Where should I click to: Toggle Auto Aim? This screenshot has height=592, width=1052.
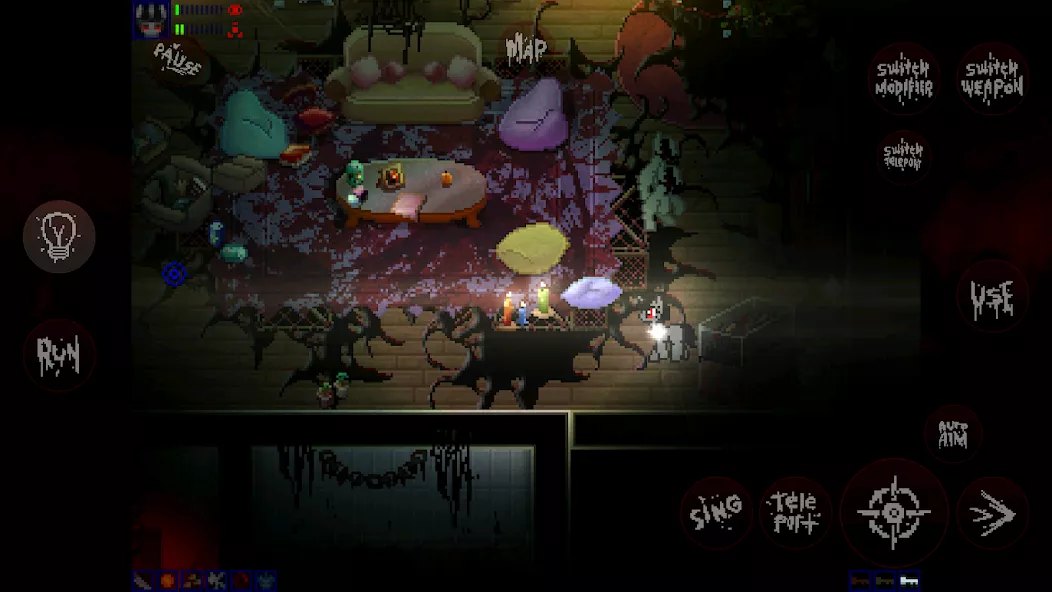tap(953, 434)
